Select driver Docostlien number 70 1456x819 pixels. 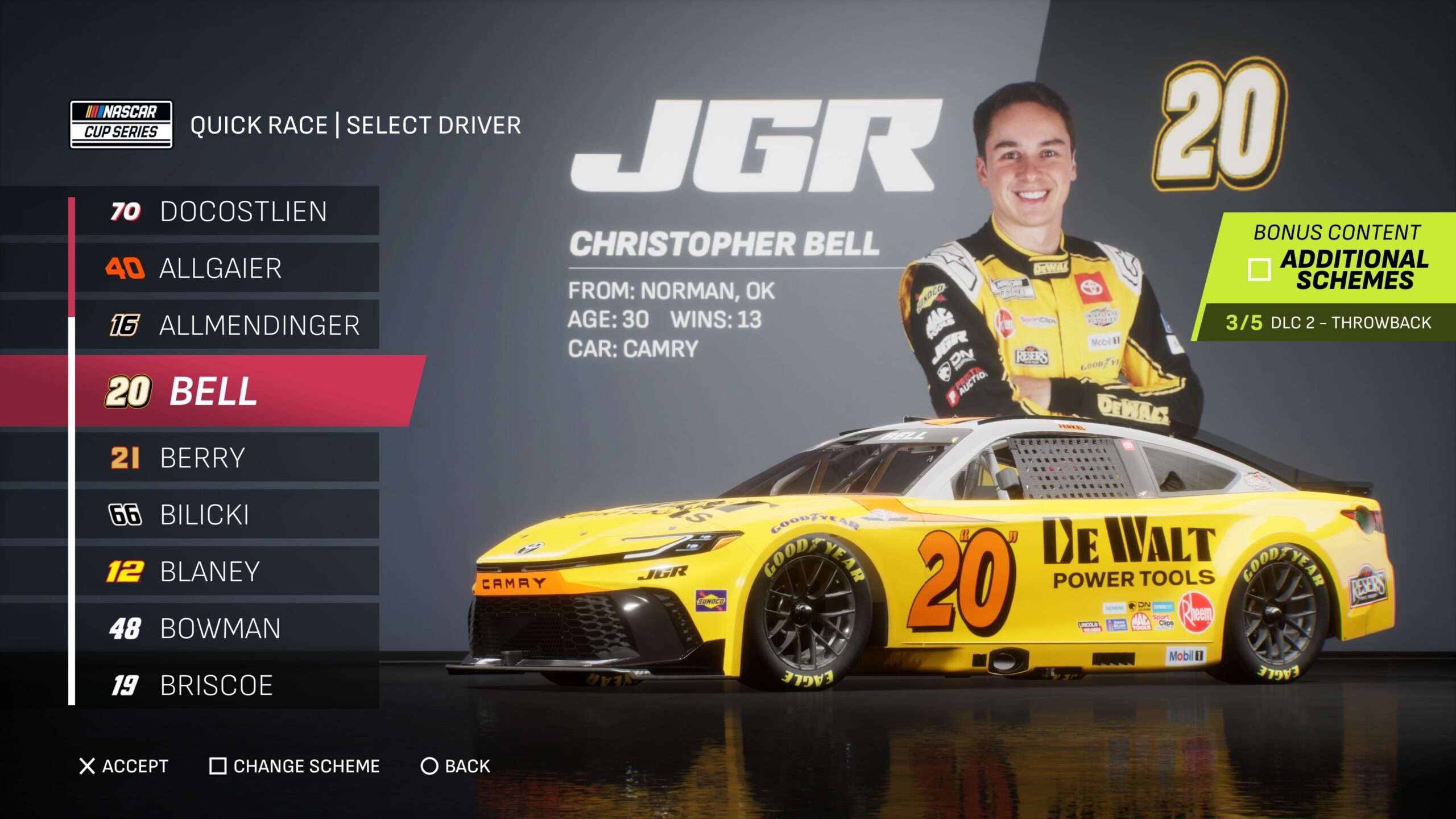[x=227, y=212]
